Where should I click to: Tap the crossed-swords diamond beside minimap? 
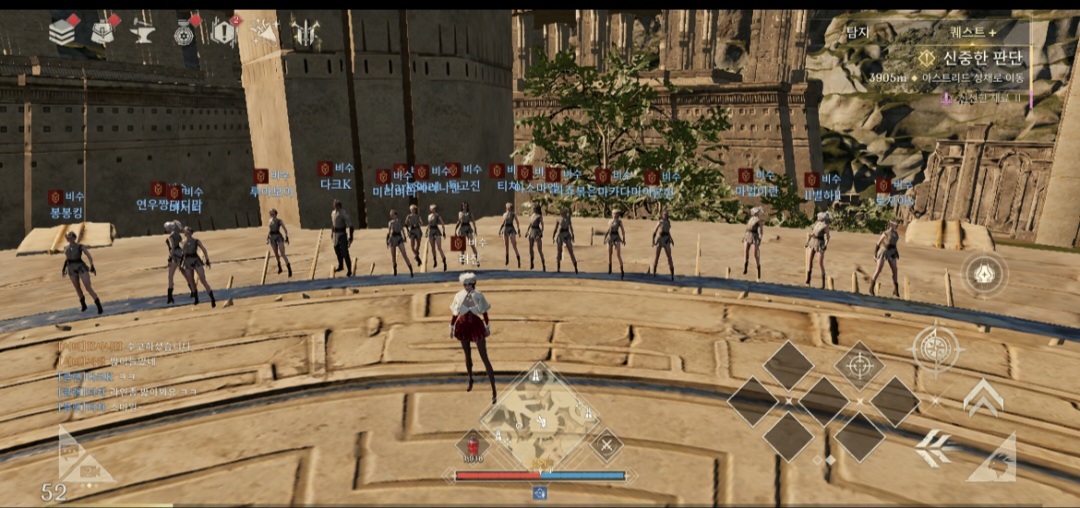[605, 444]
